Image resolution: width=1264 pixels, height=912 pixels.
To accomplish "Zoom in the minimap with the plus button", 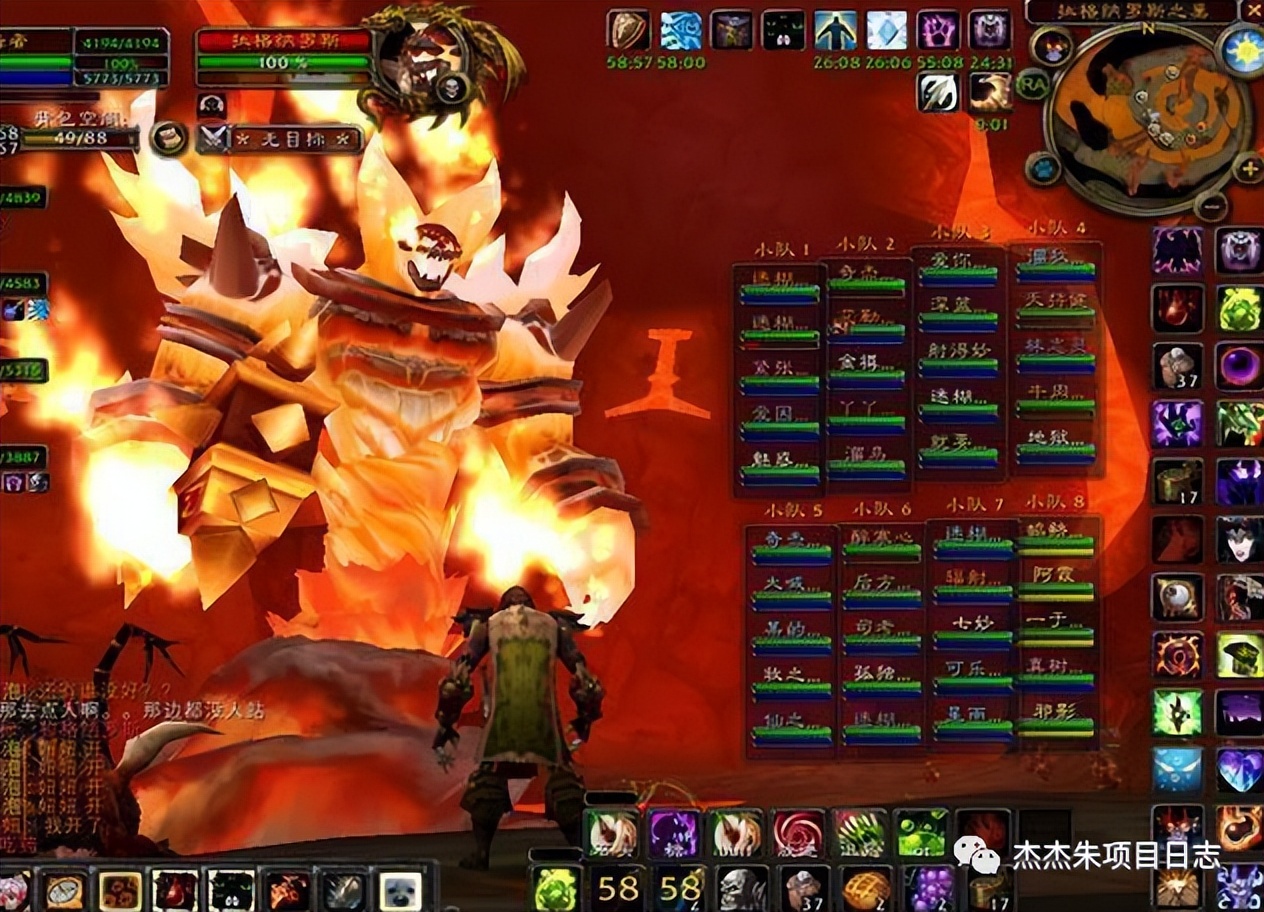I will [x=1248, y=168].
